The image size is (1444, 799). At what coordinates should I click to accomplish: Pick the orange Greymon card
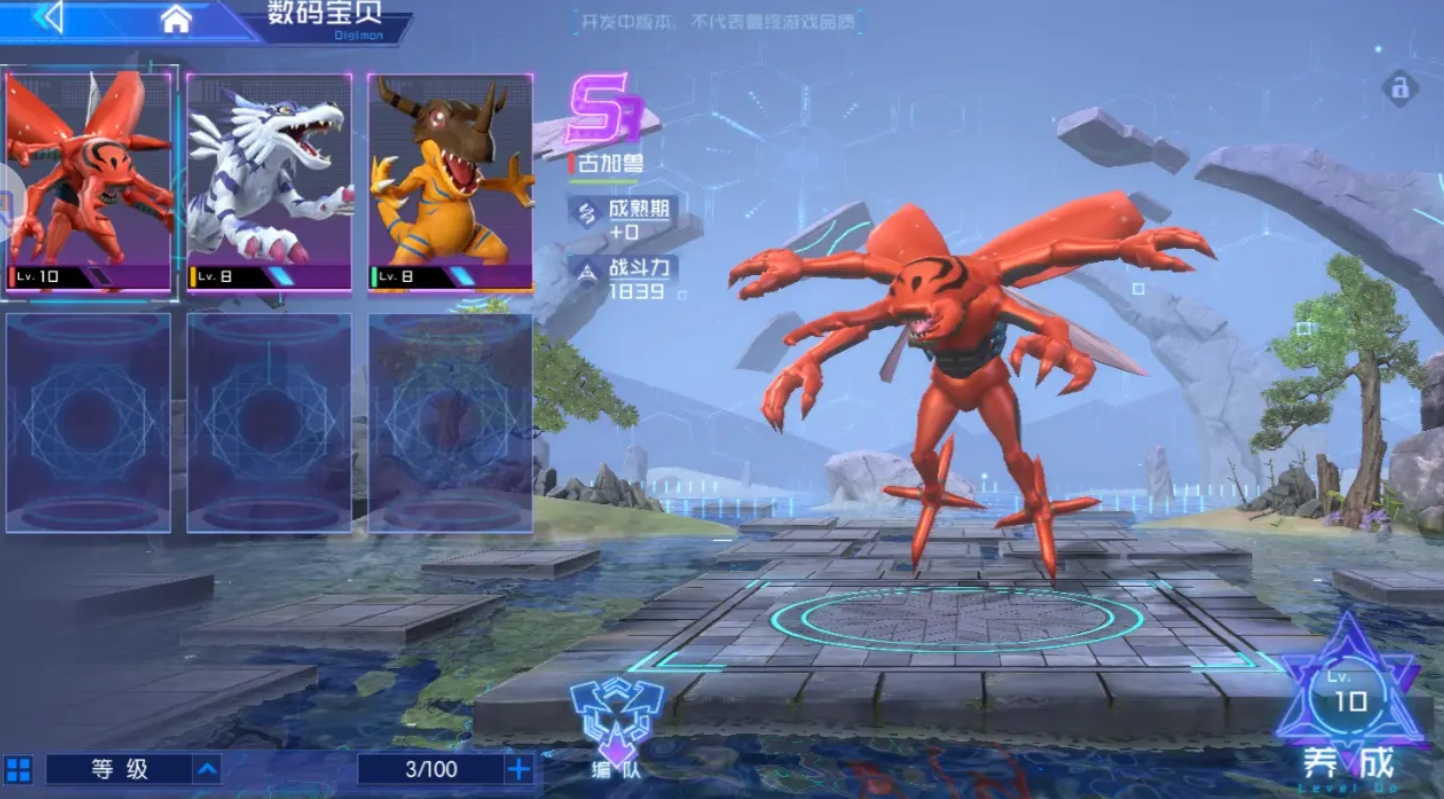tap(450, 182)
